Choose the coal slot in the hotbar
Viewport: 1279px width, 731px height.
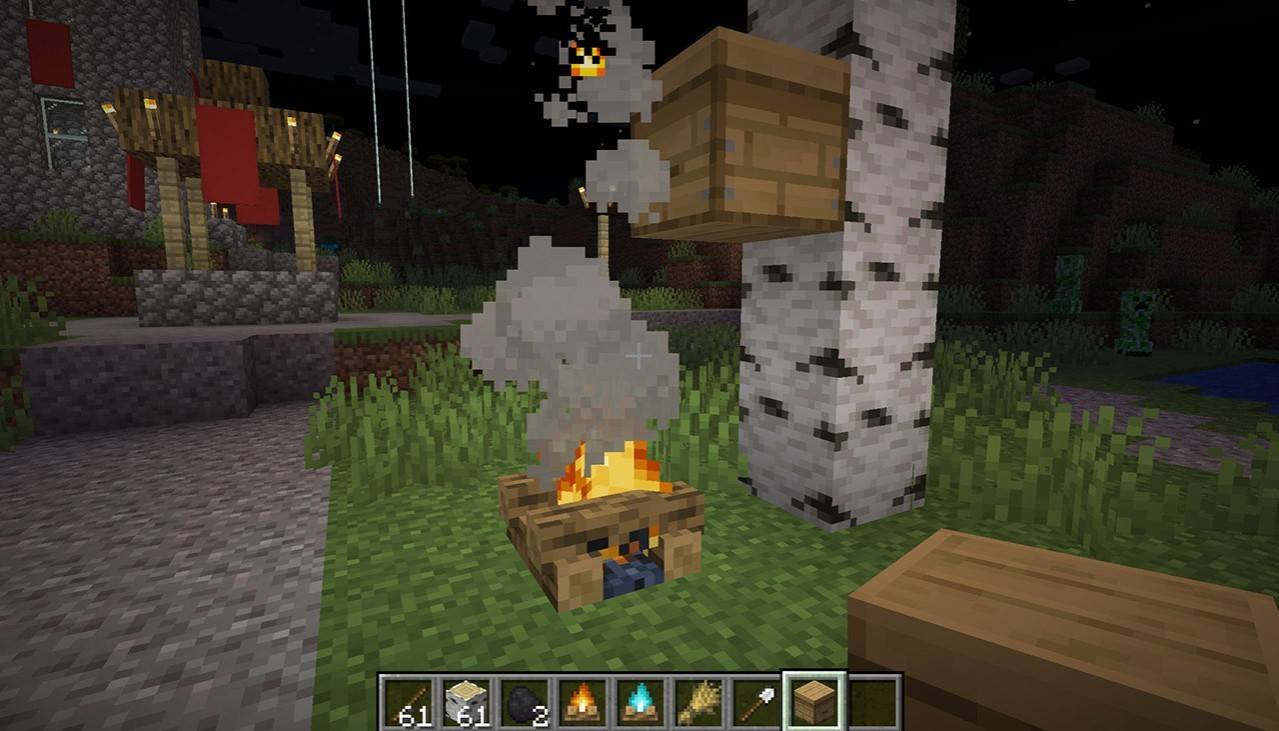click(x=524, y=701)
